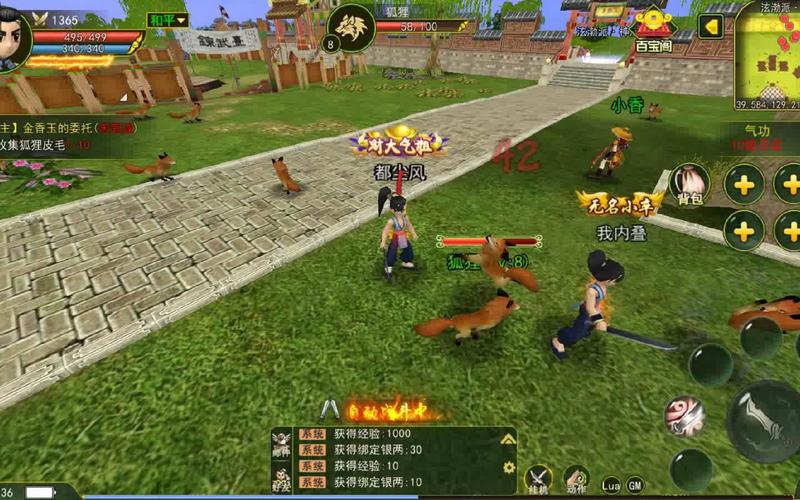This screenshot has width=800, height=500.
Task: Open the 动作 actions menu
Action: [x=575, y=479]
